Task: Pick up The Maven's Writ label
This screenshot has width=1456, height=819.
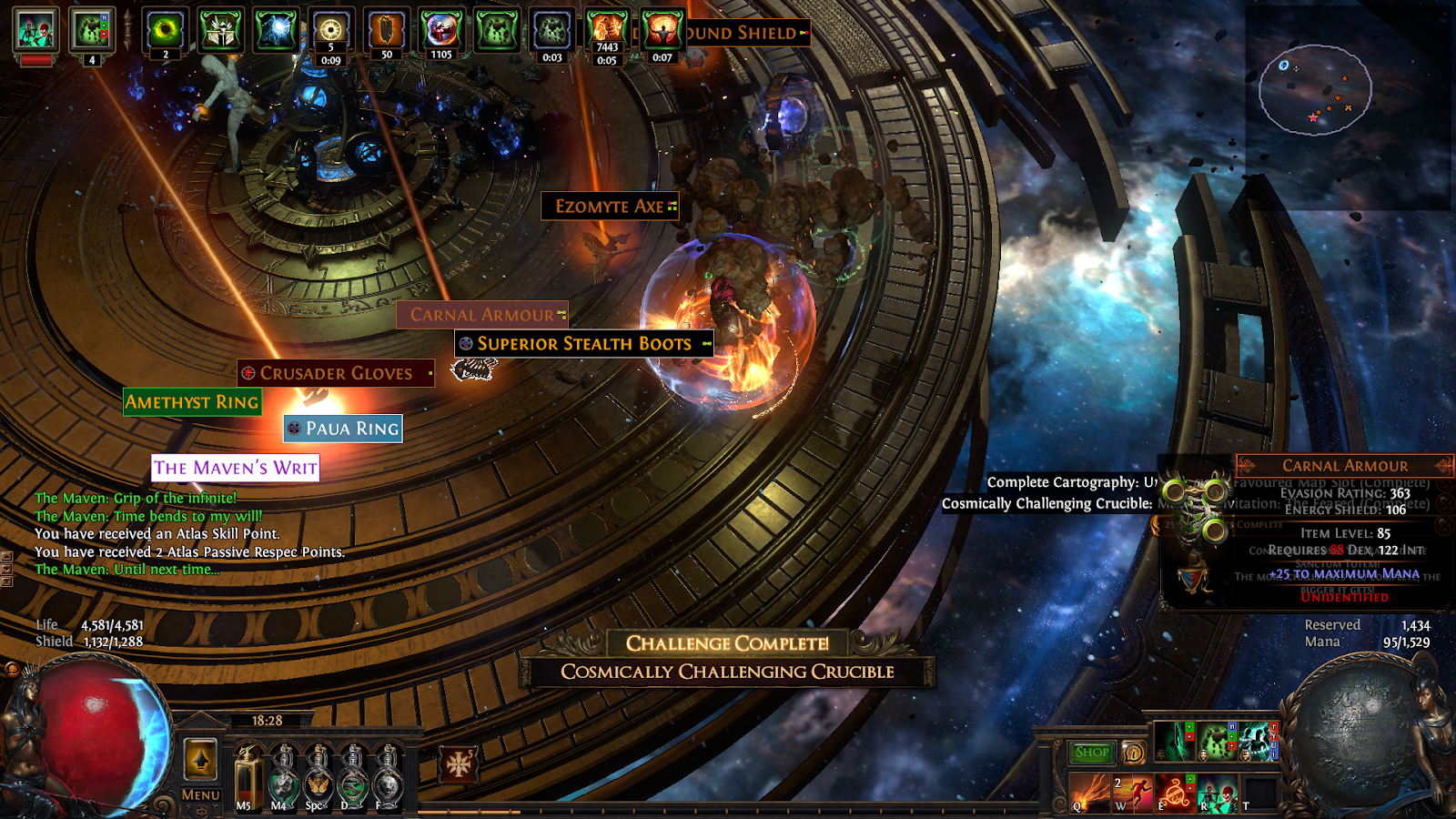Action: pos(236,468)
